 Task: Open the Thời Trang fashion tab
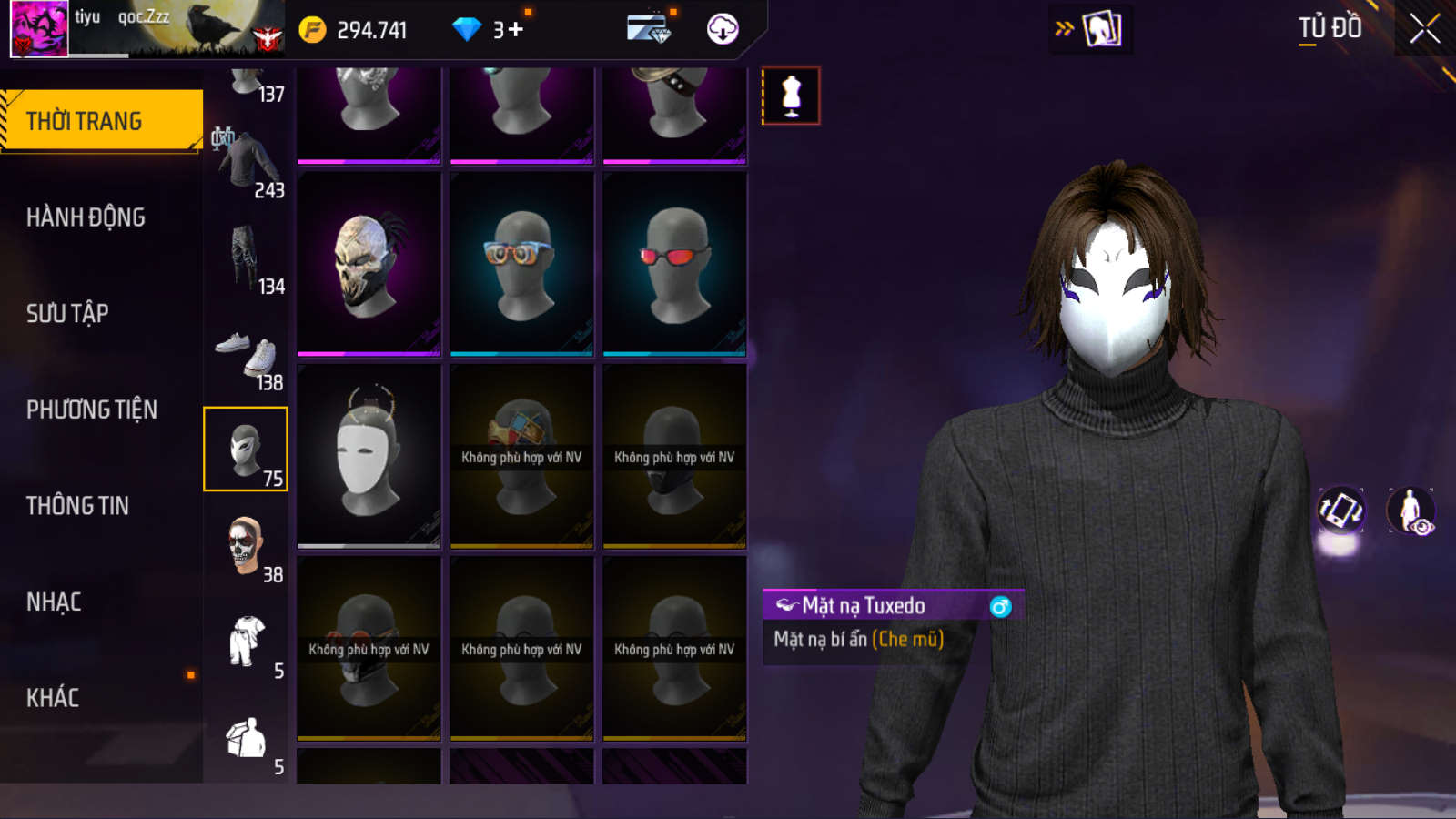coord(100,121)
